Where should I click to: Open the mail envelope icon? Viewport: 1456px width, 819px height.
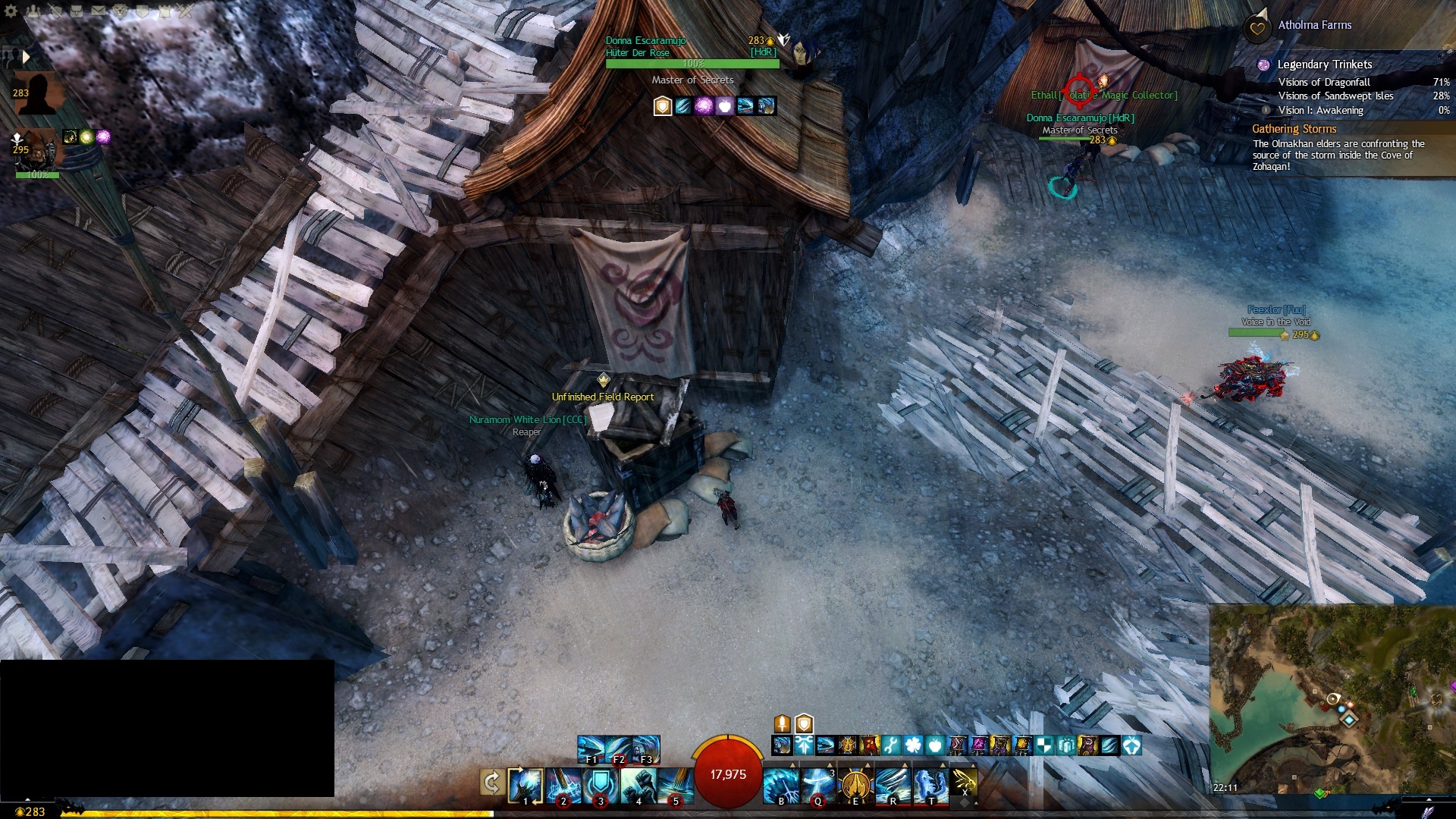(x=99, y=11)
